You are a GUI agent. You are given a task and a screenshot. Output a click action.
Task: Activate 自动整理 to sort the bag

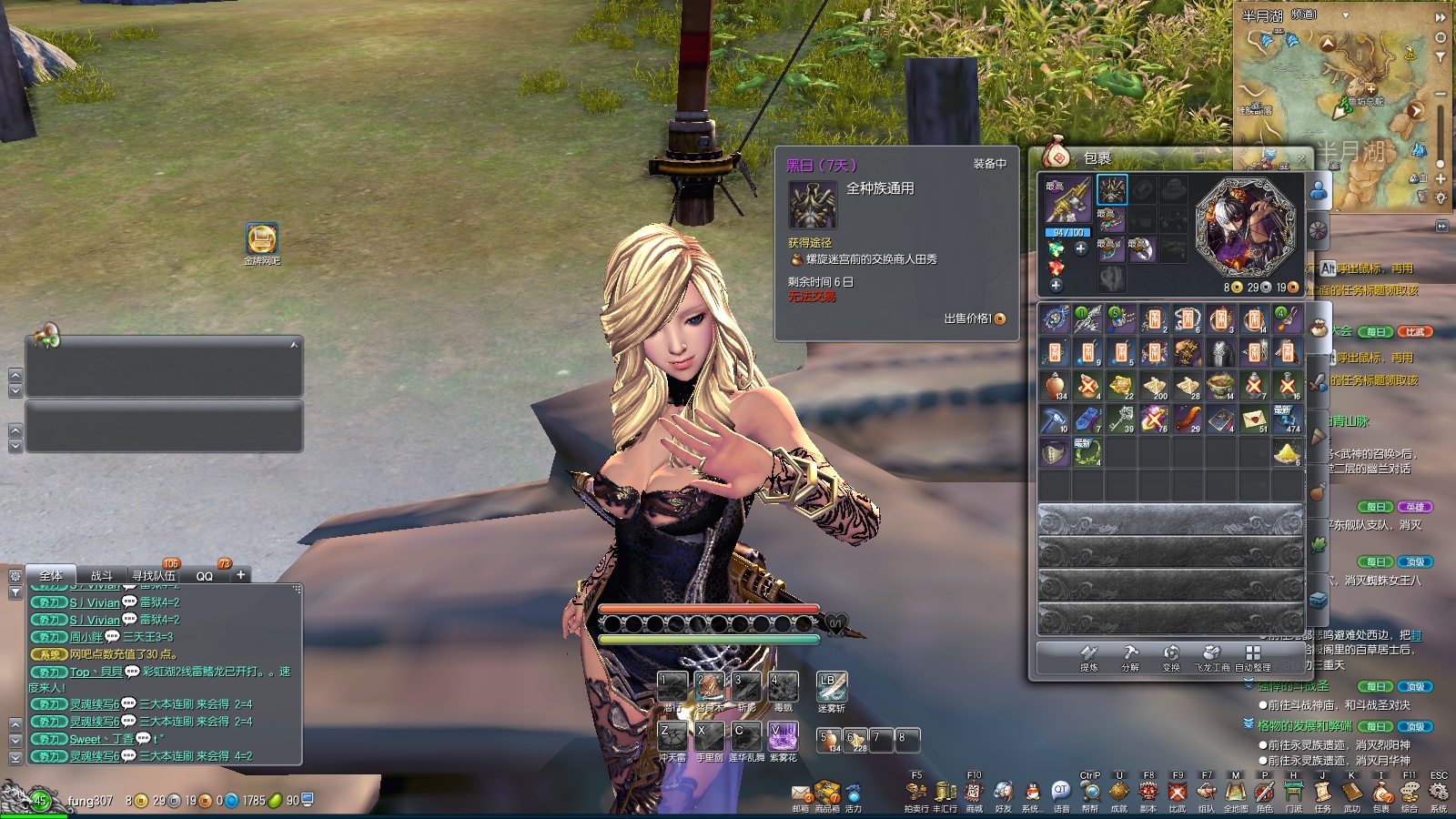point(1253,656)
